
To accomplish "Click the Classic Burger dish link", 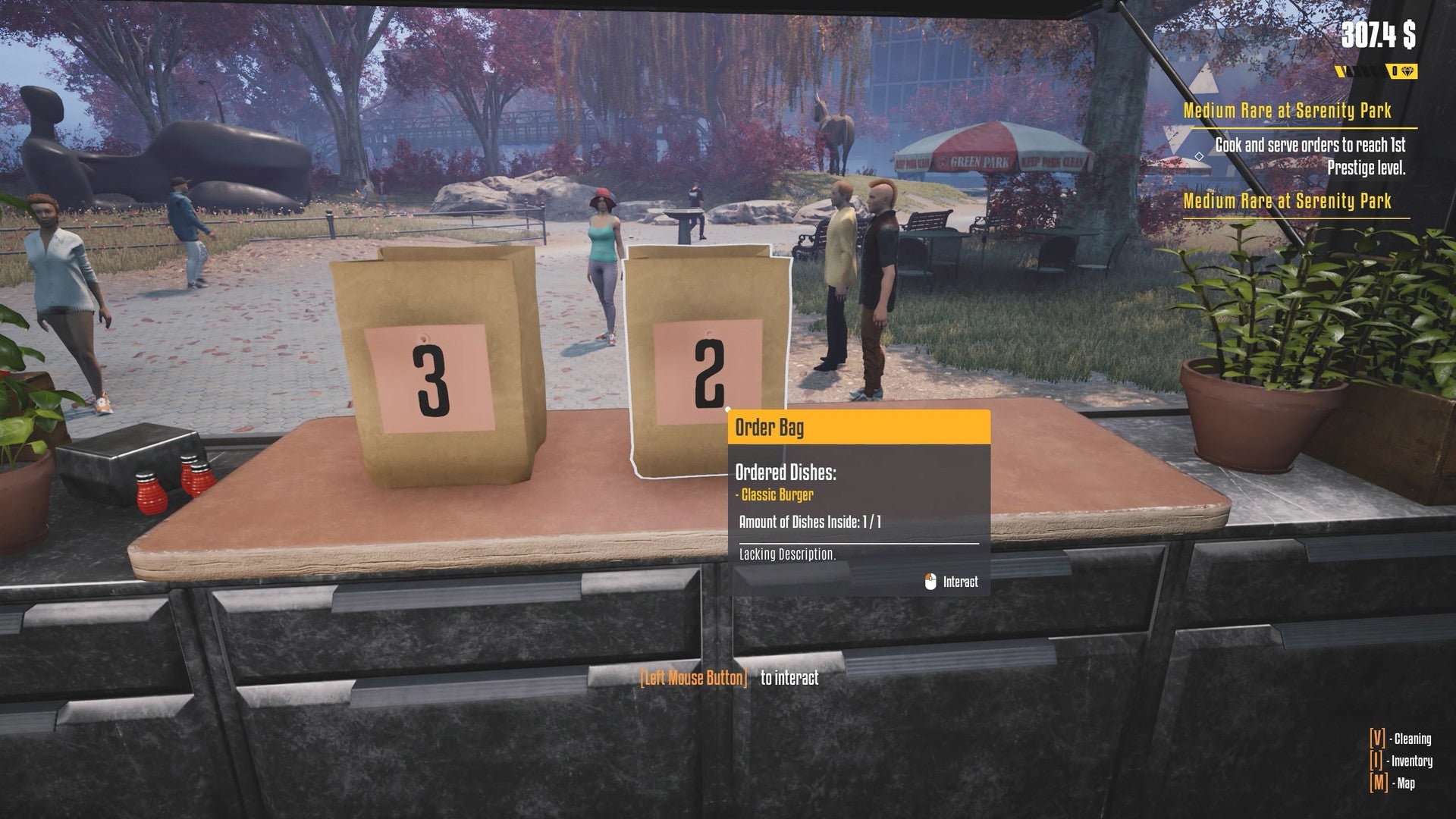I will click(x=773, y=494).
